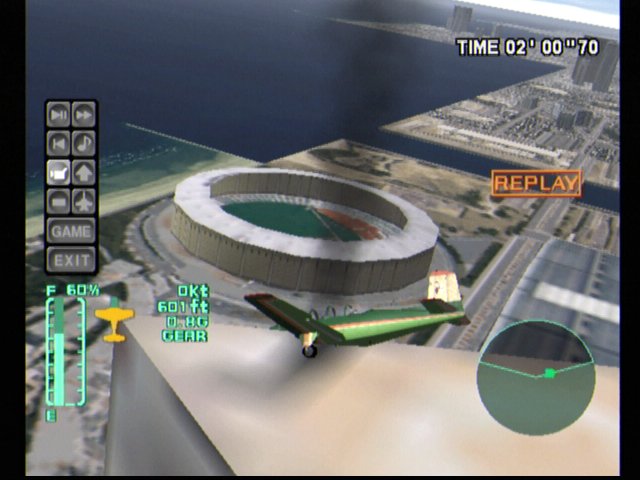This screenshot has width=640, height=480.
Task: Select the jet aircraft view button
Action: point(84,200)
